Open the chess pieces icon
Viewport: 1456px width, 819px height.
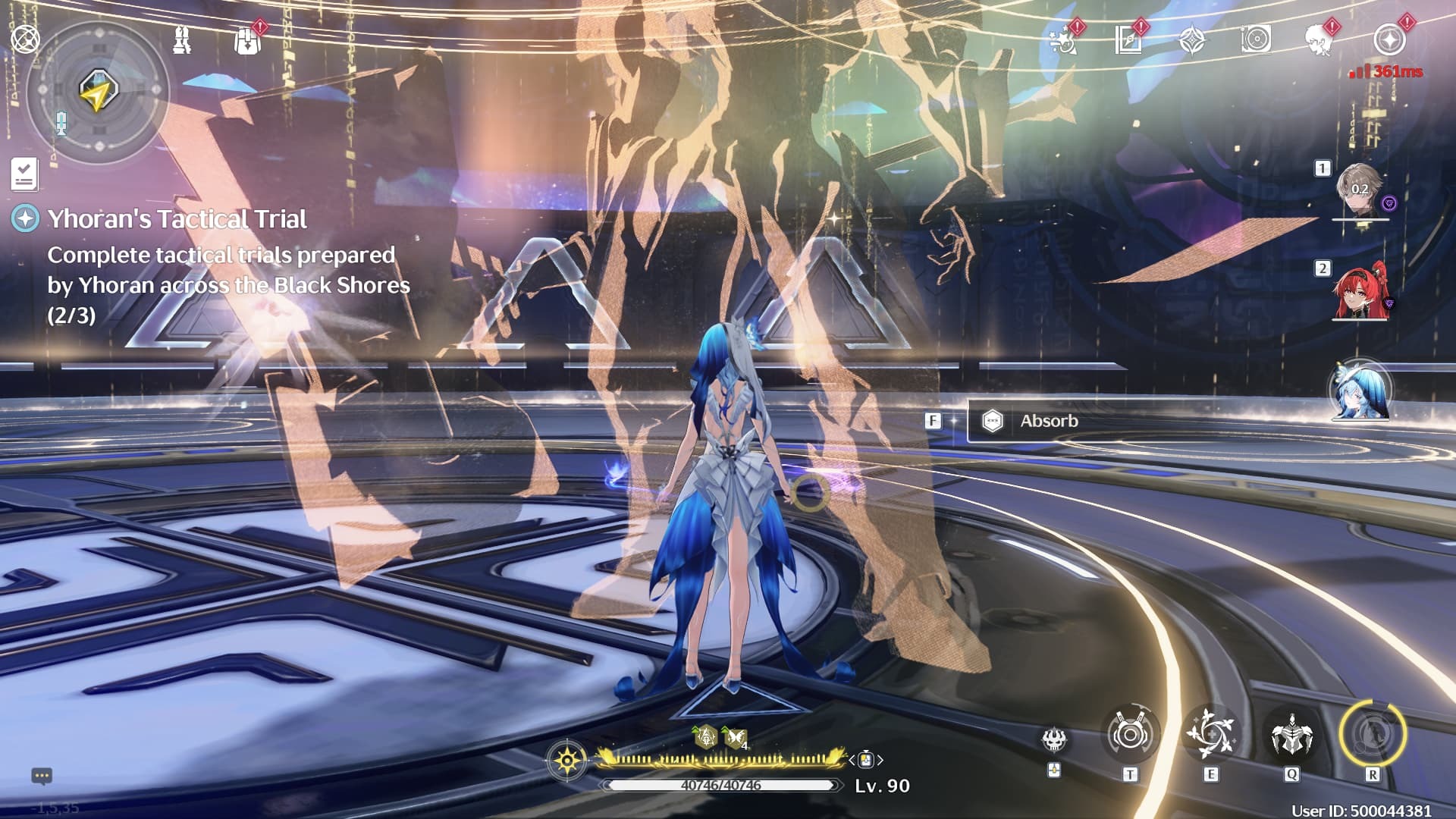182,40
